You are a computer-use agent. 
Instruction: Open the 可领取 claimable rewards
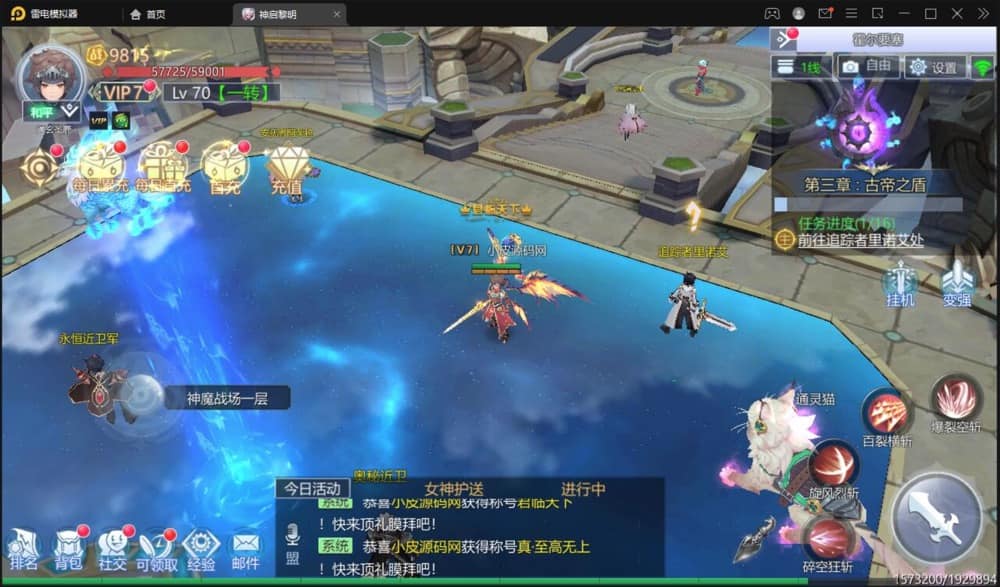157,549
